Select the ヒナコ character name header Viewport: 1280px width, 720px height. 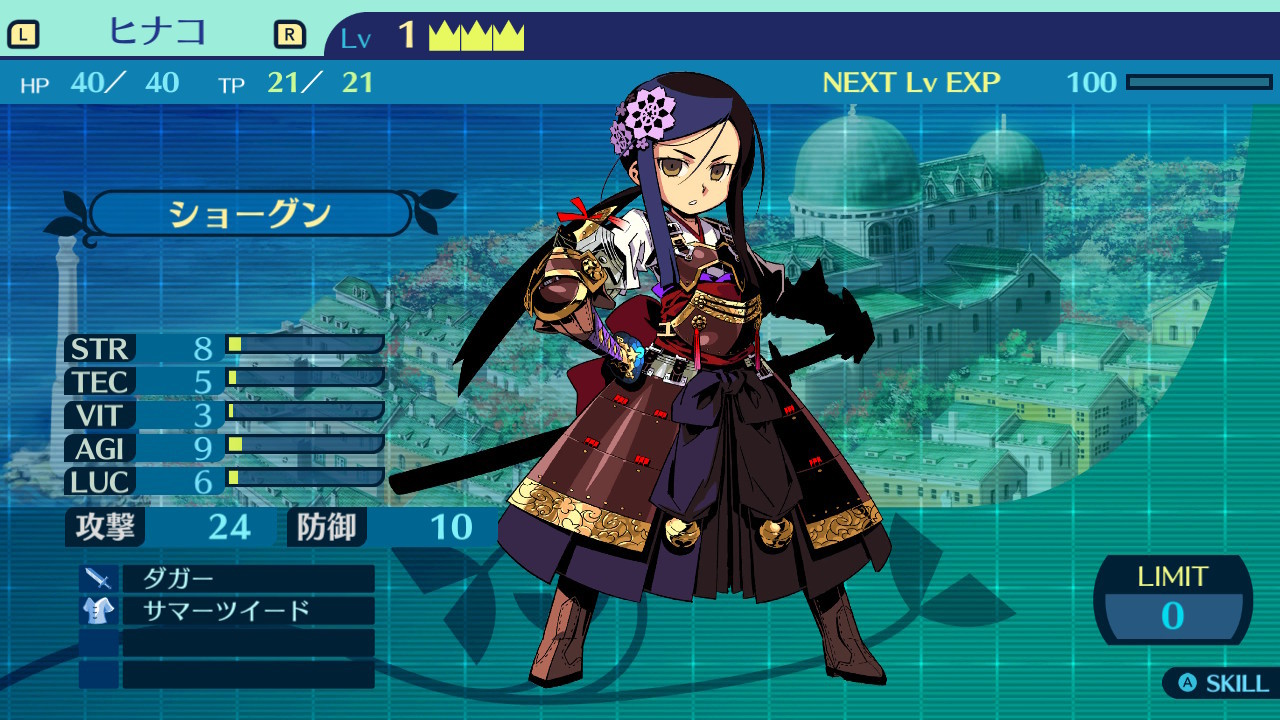[157, 32]
